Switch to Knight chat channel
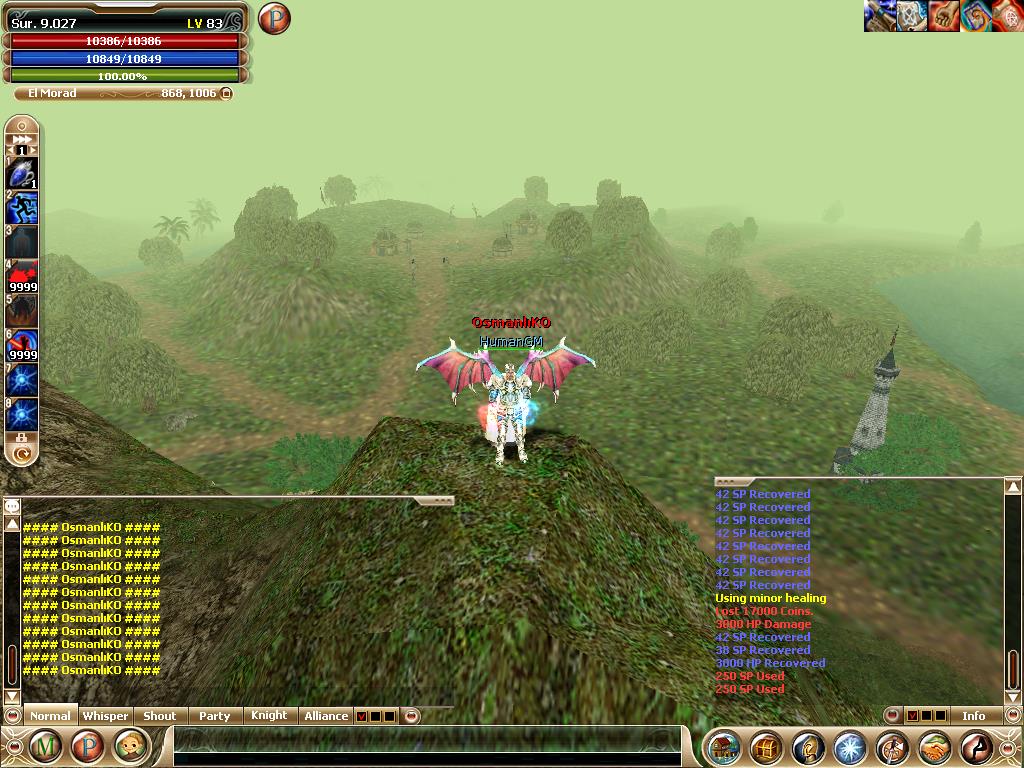The width and height of the screenshot is (1024, 768). (268, 716)
